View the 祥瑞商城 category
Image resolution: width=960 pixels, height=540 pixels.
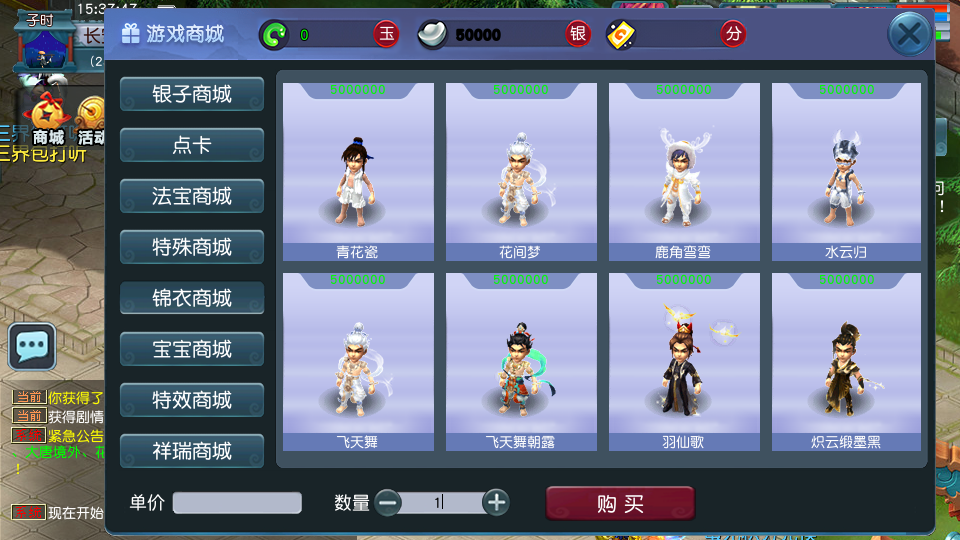tap(192, 451)
